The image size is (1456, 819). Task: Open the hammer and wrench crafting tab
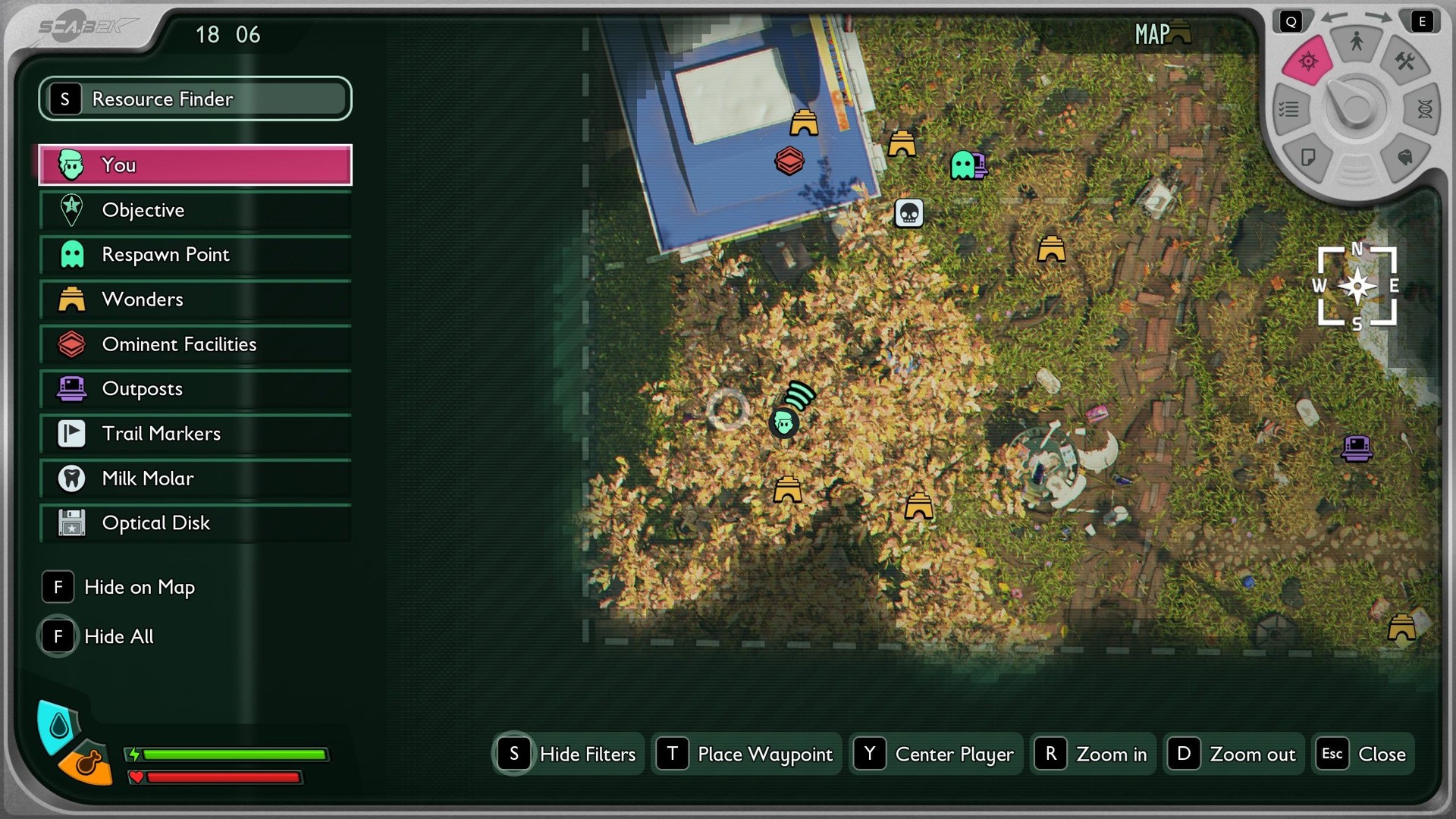point(1404,61)
